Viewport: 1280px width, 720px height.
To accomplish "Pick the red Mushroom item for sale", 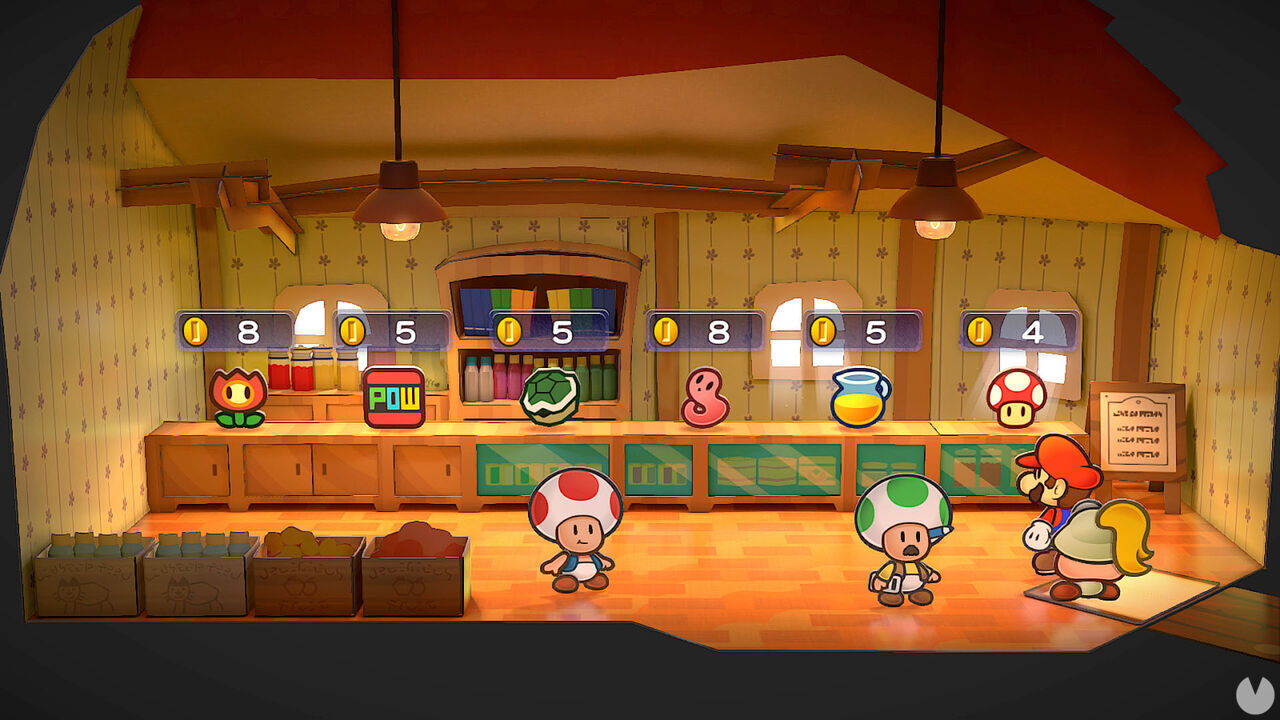I will pos(1016,394).
